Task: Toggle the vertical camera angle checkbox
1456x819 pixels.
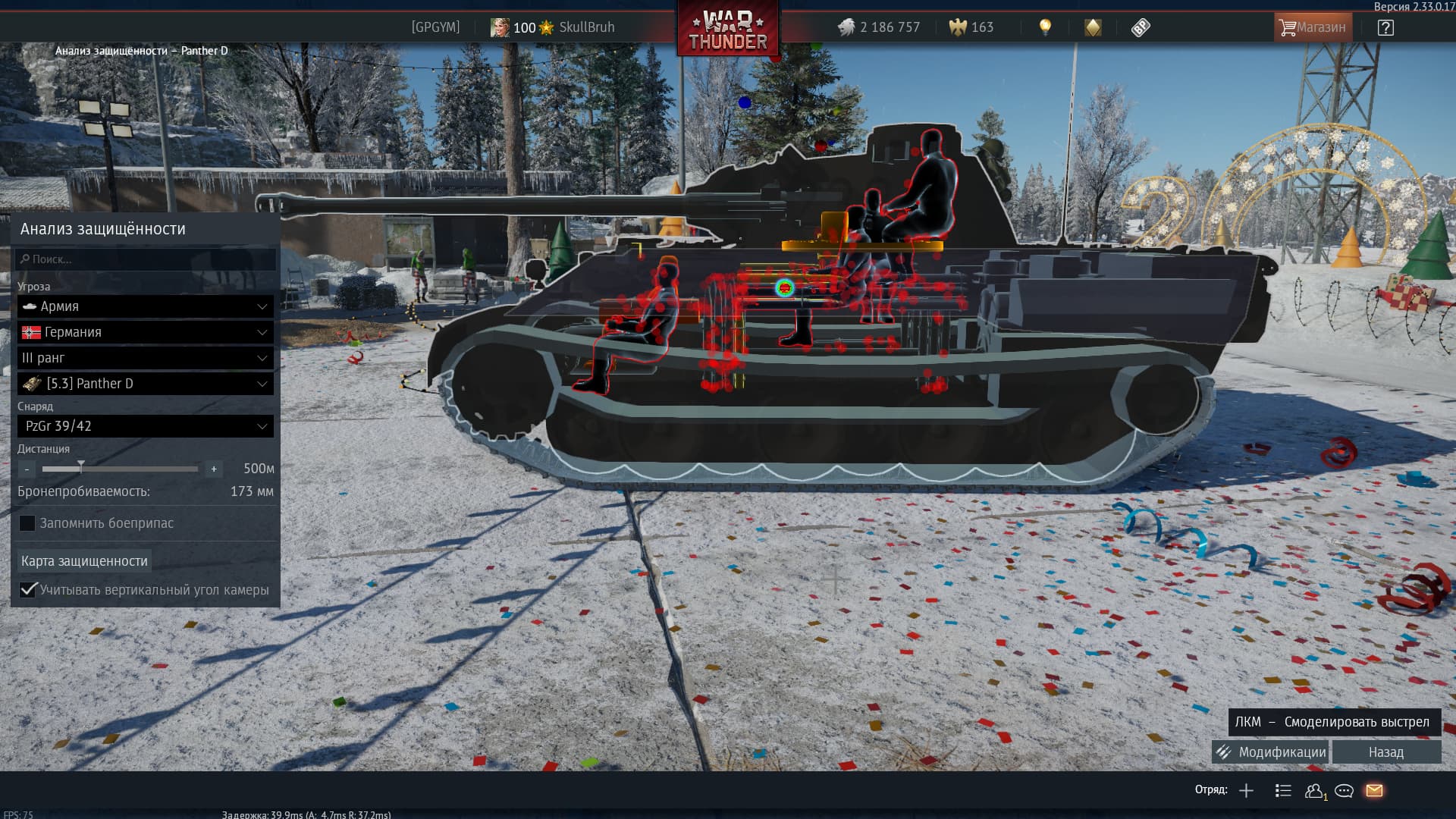Action: pos(28,590)
